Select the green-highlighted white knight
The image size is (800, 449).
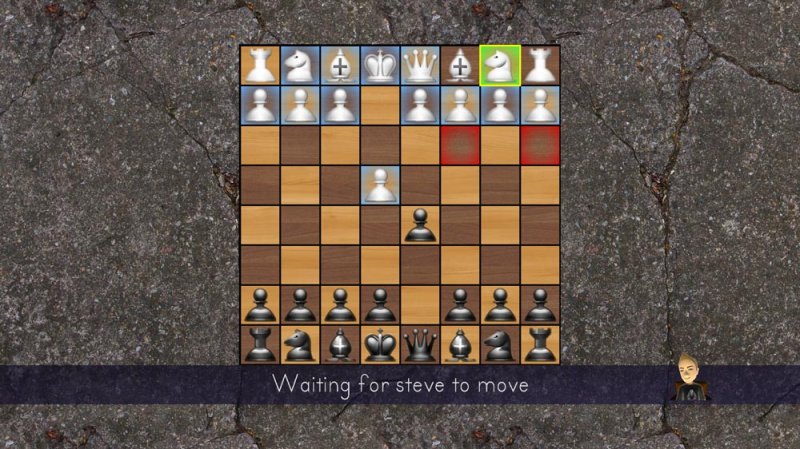point(500,65)
